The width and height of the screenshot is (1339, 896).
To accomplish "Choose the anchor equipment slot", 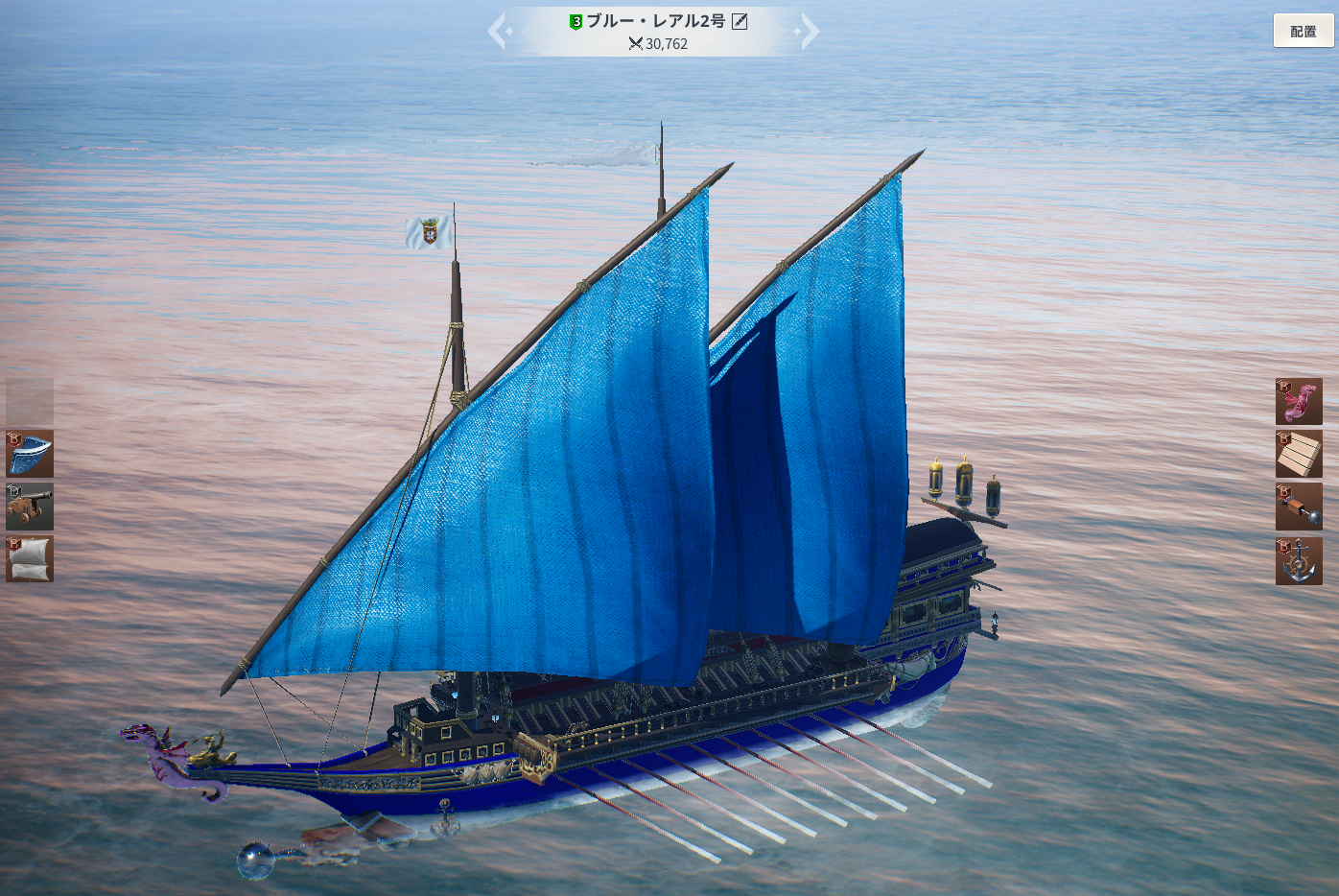I will pyautogui.click(x=1299, y=560).
